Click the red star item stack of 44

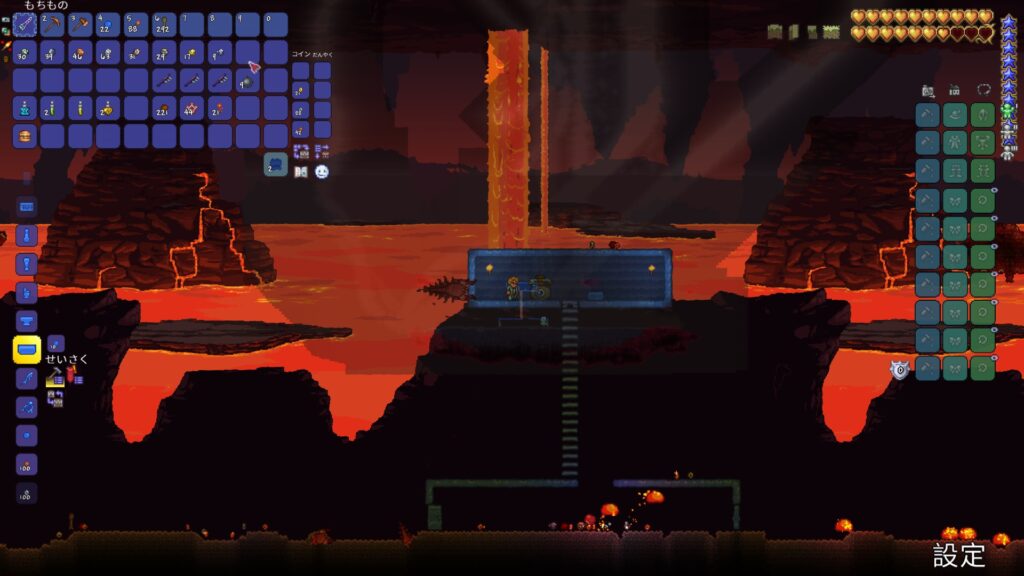coord(192,108)
